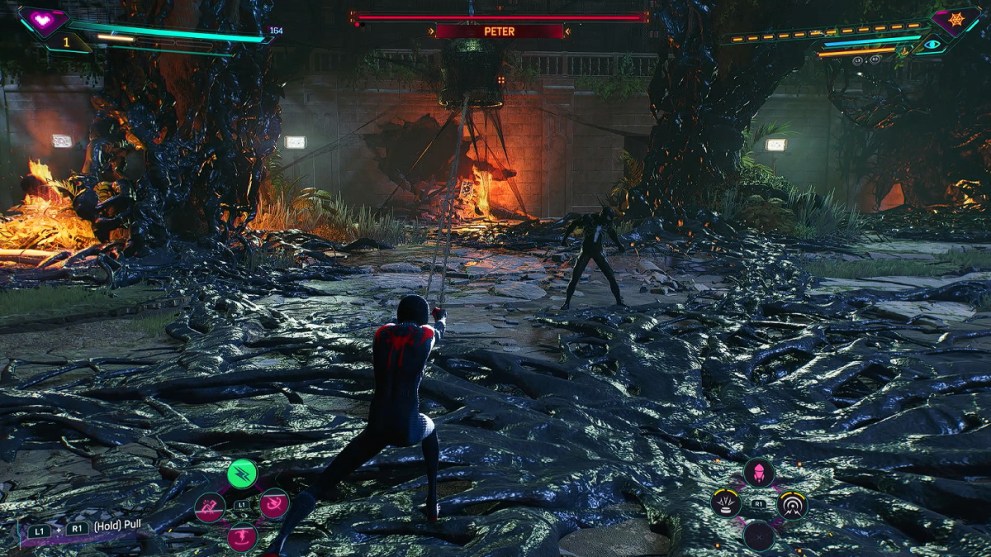Select the empty gadget slot

pyautogui.click(x=759, y=536)
